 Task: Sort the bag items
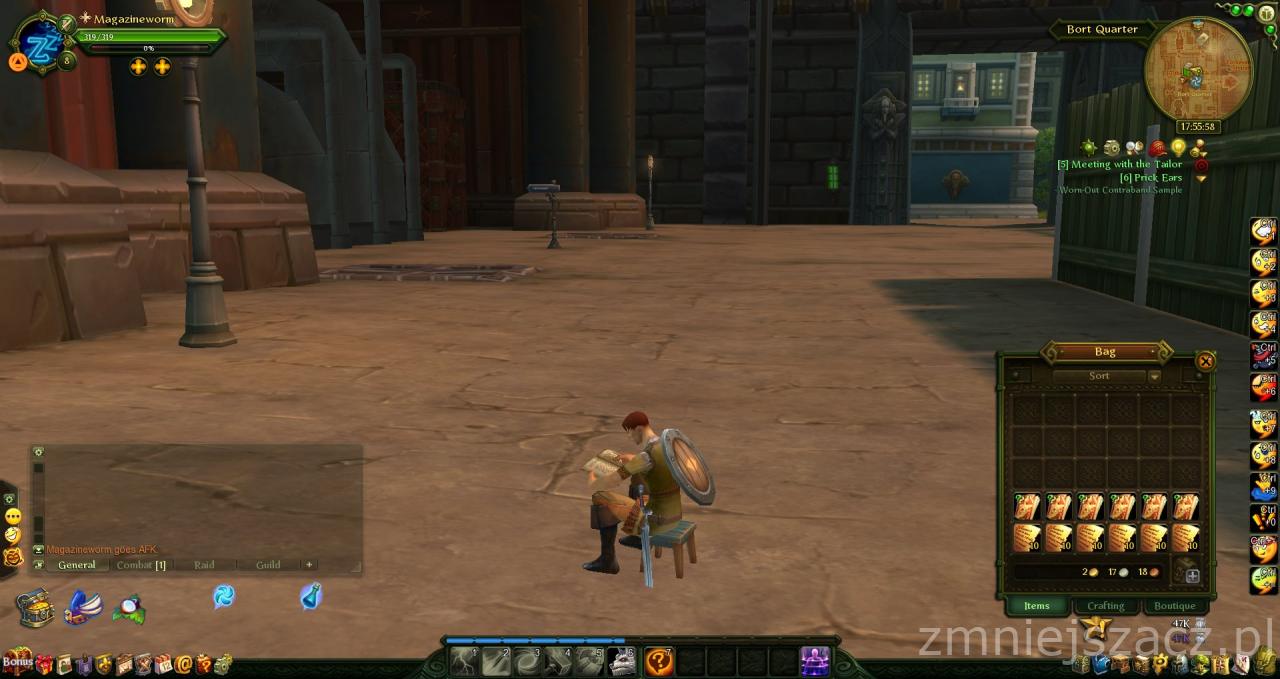[x=1099, y=376]
